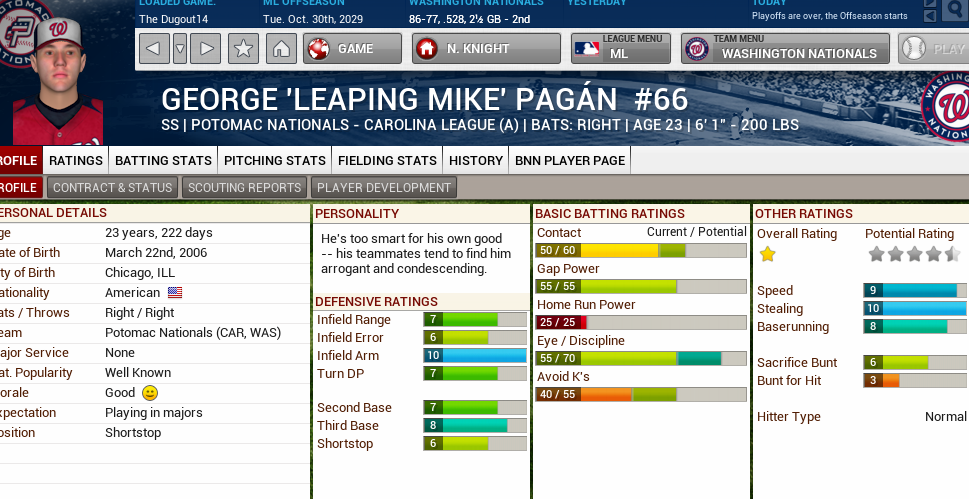
Task: Open the League Menu ML
Action: click(621, 48)
